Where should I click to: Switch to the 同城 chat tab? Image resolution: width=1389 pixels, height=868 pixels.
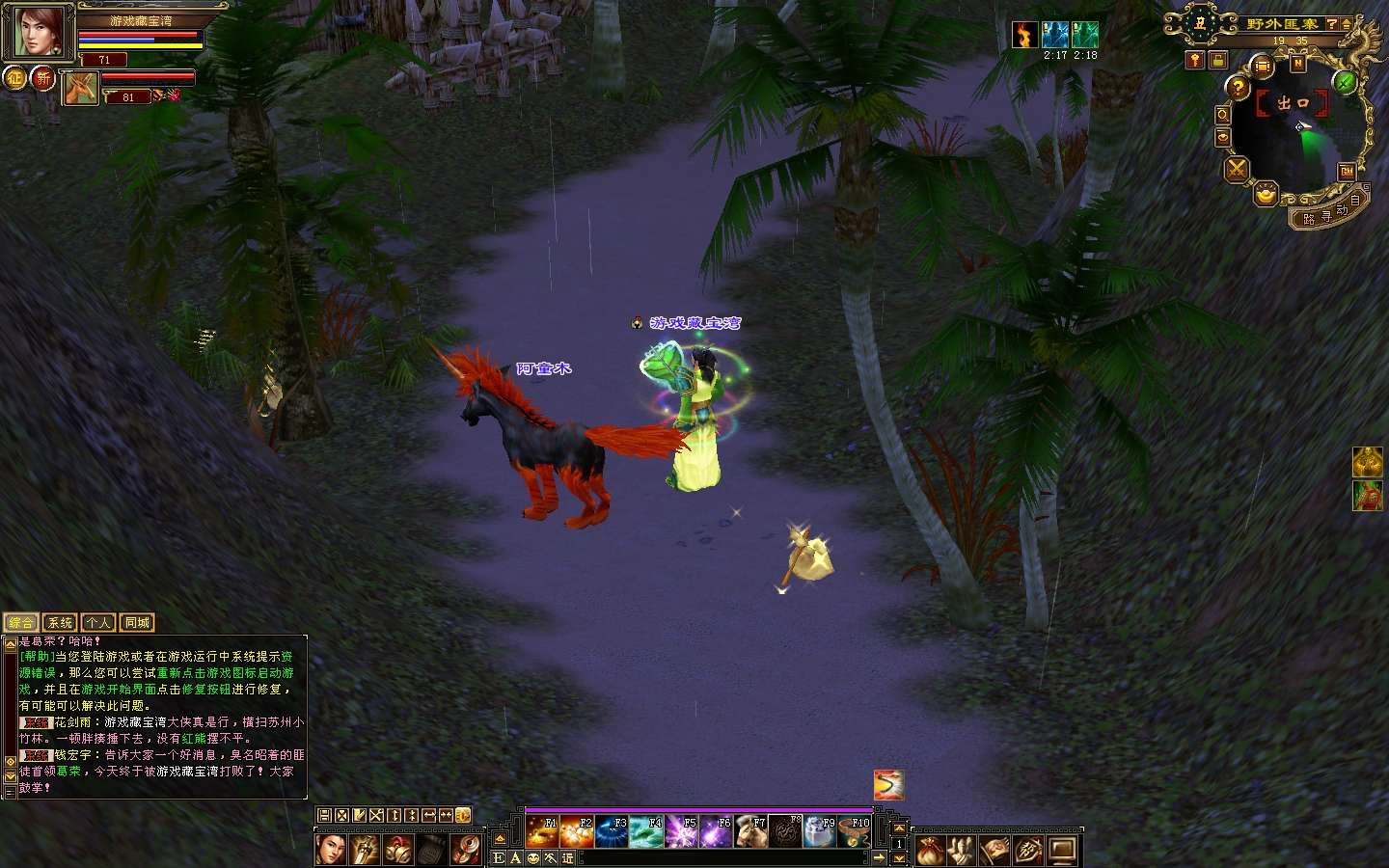pyautogui.click(x=137, y=623)
